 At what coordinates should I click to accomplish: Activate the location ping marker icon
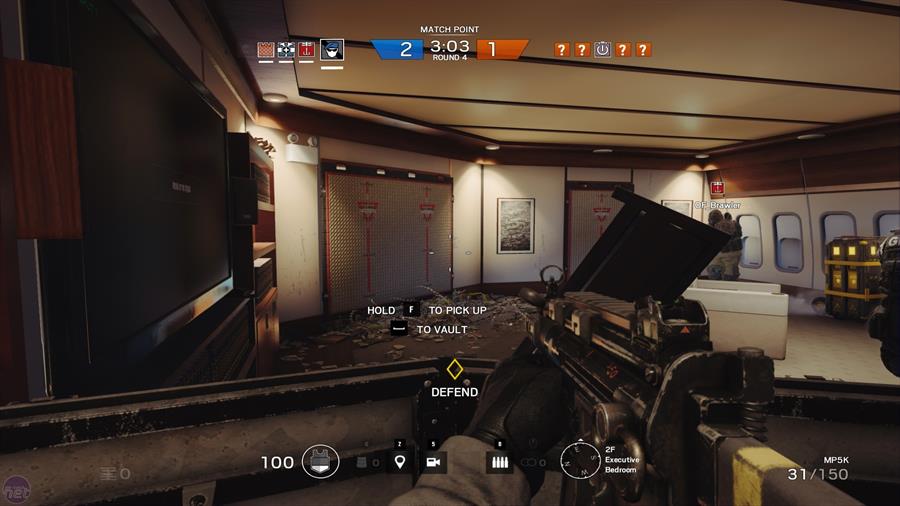[400, 461]
